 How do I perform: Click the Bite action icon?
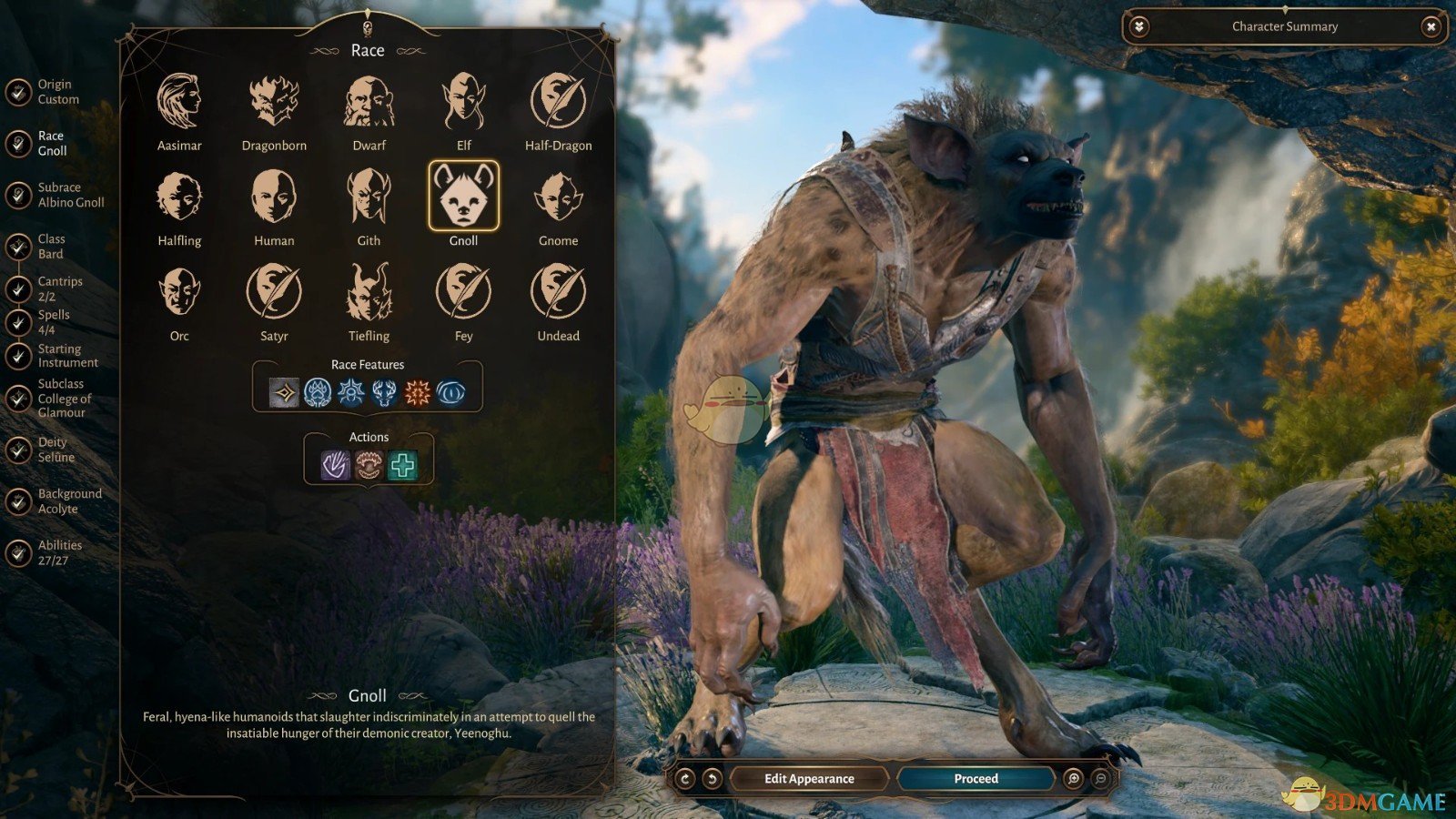coord(368,464)
